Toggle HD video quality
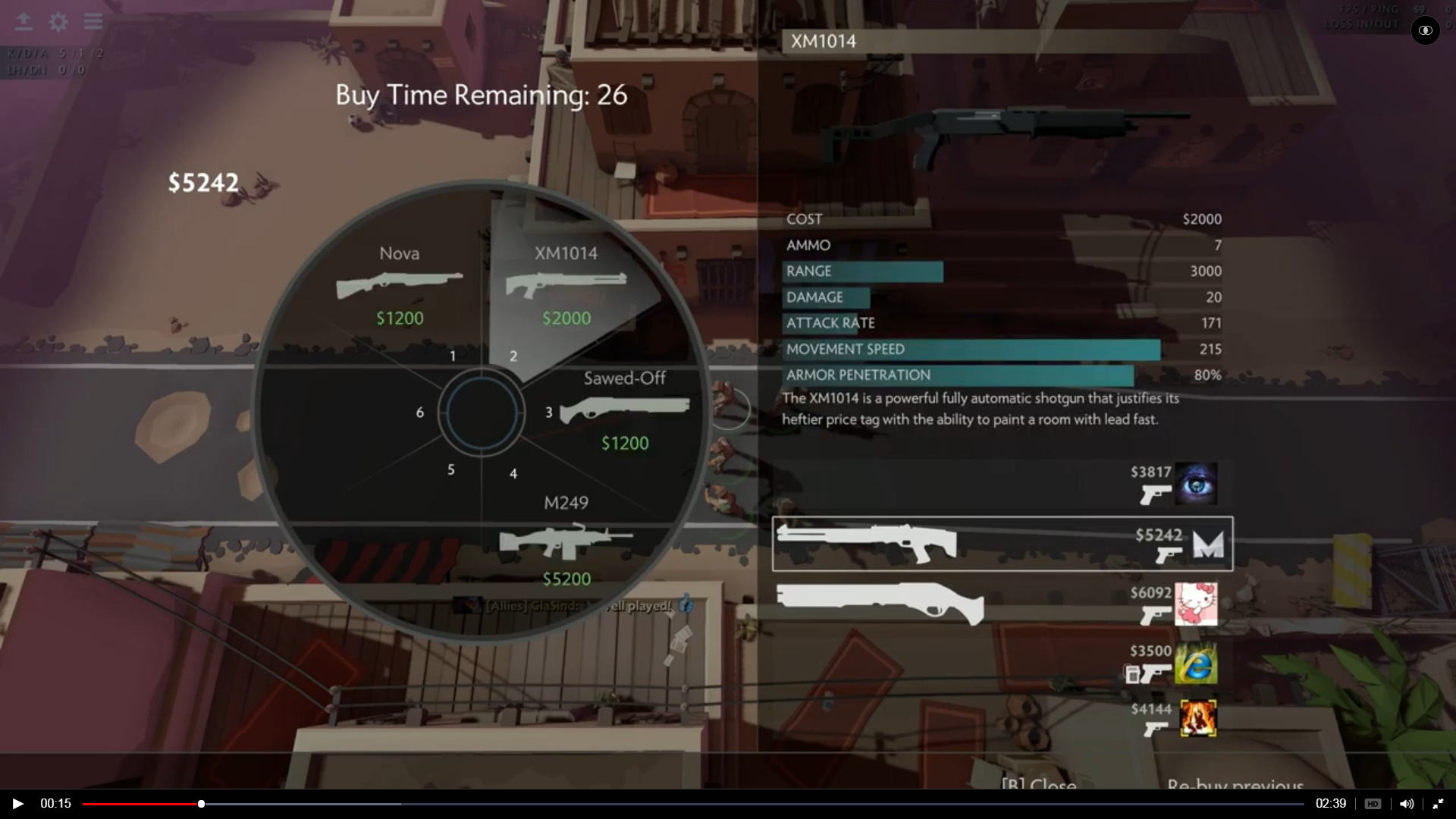This screenshot has width=1456, height=819. click(1373, 804)
